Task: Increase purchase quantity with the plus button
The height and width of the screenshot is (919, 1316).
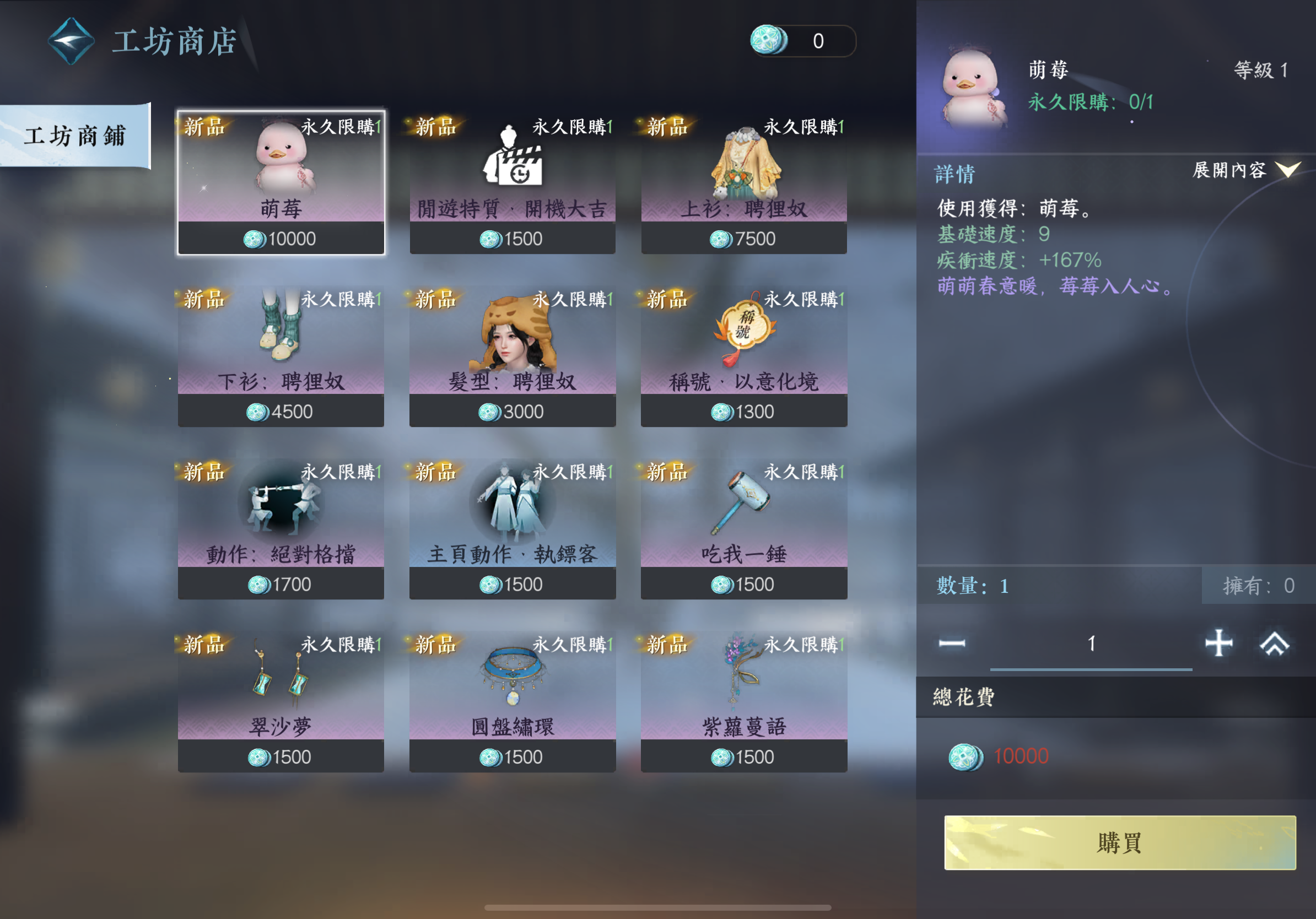Action: click(x=1218, y=643)
